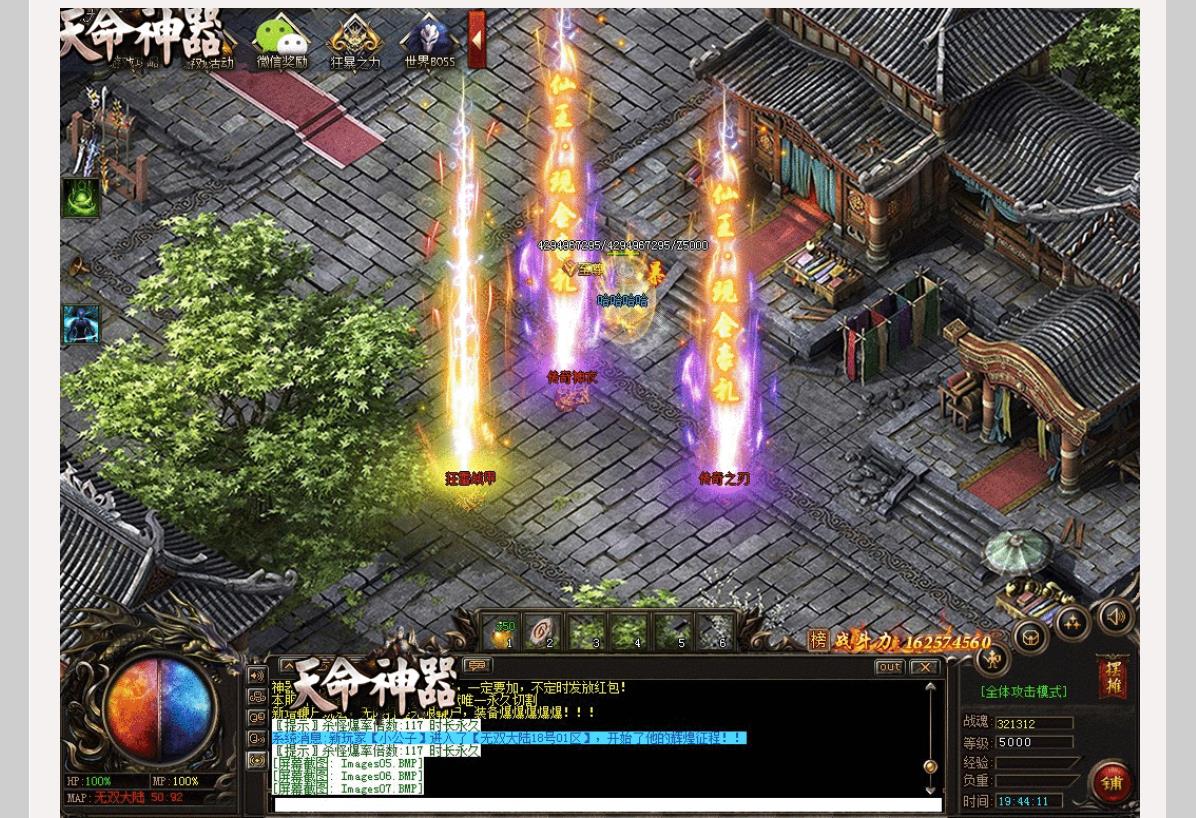Toggle the 全体攻击模式 attack mode
This screenshot has height=818, width=1196.
point(1023,691)
